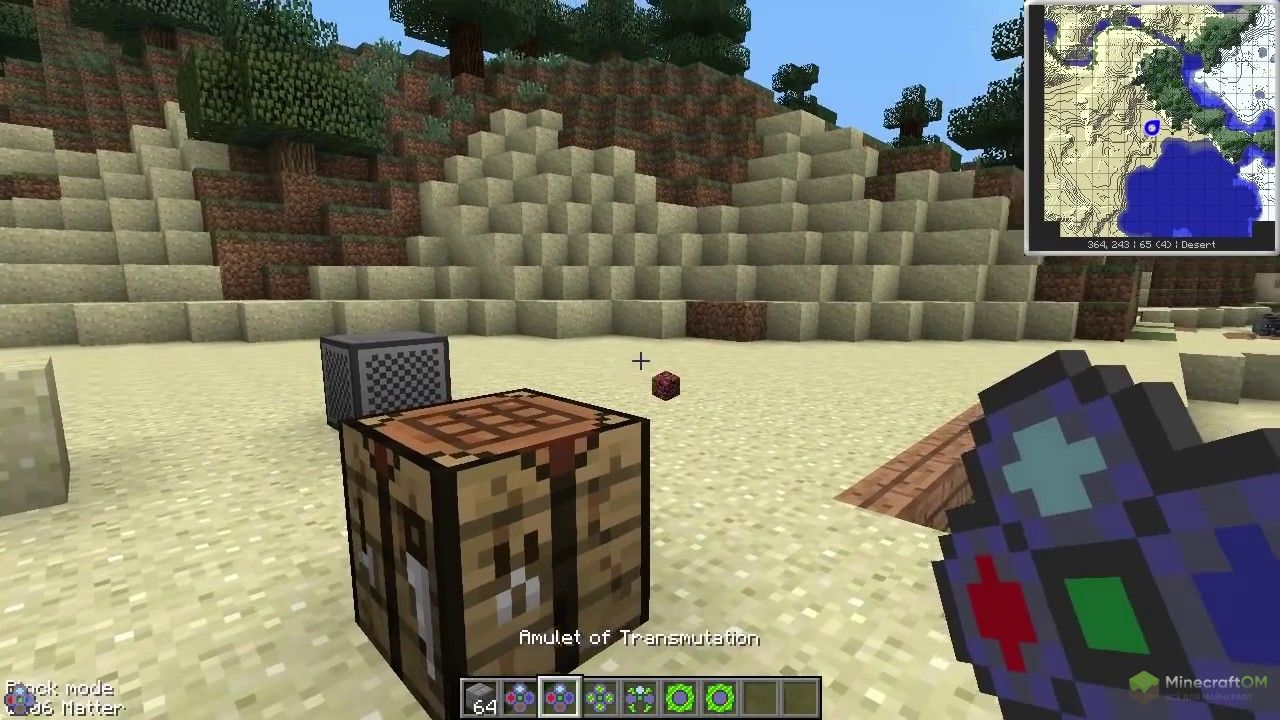The height and width of the screenshot is (720, 1280).
Task: Select the amulet with four green gems
Action: pos(600,697)
